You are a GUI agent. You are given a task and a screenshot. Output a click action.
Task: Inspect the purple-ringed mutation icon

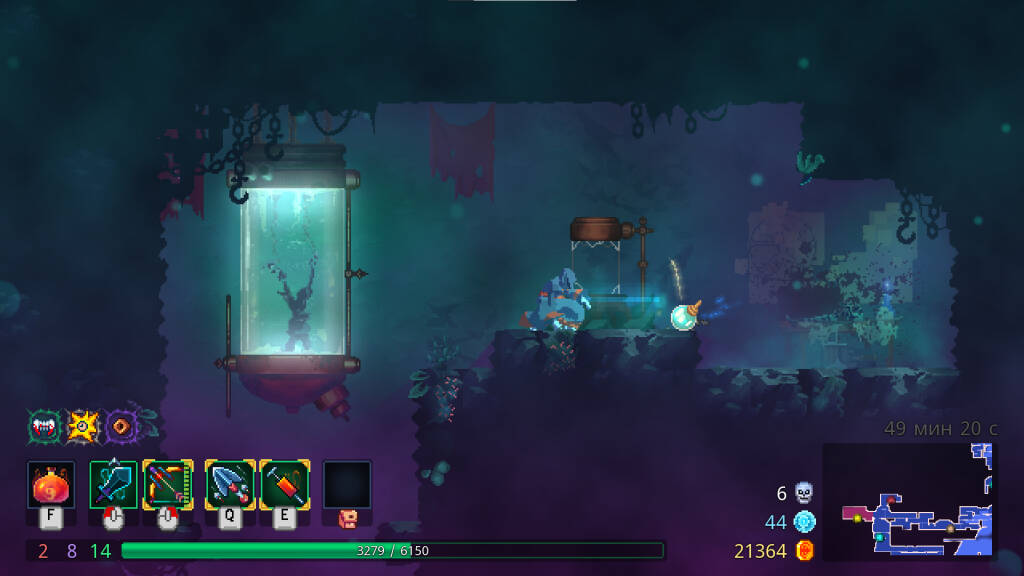[121, 427]
